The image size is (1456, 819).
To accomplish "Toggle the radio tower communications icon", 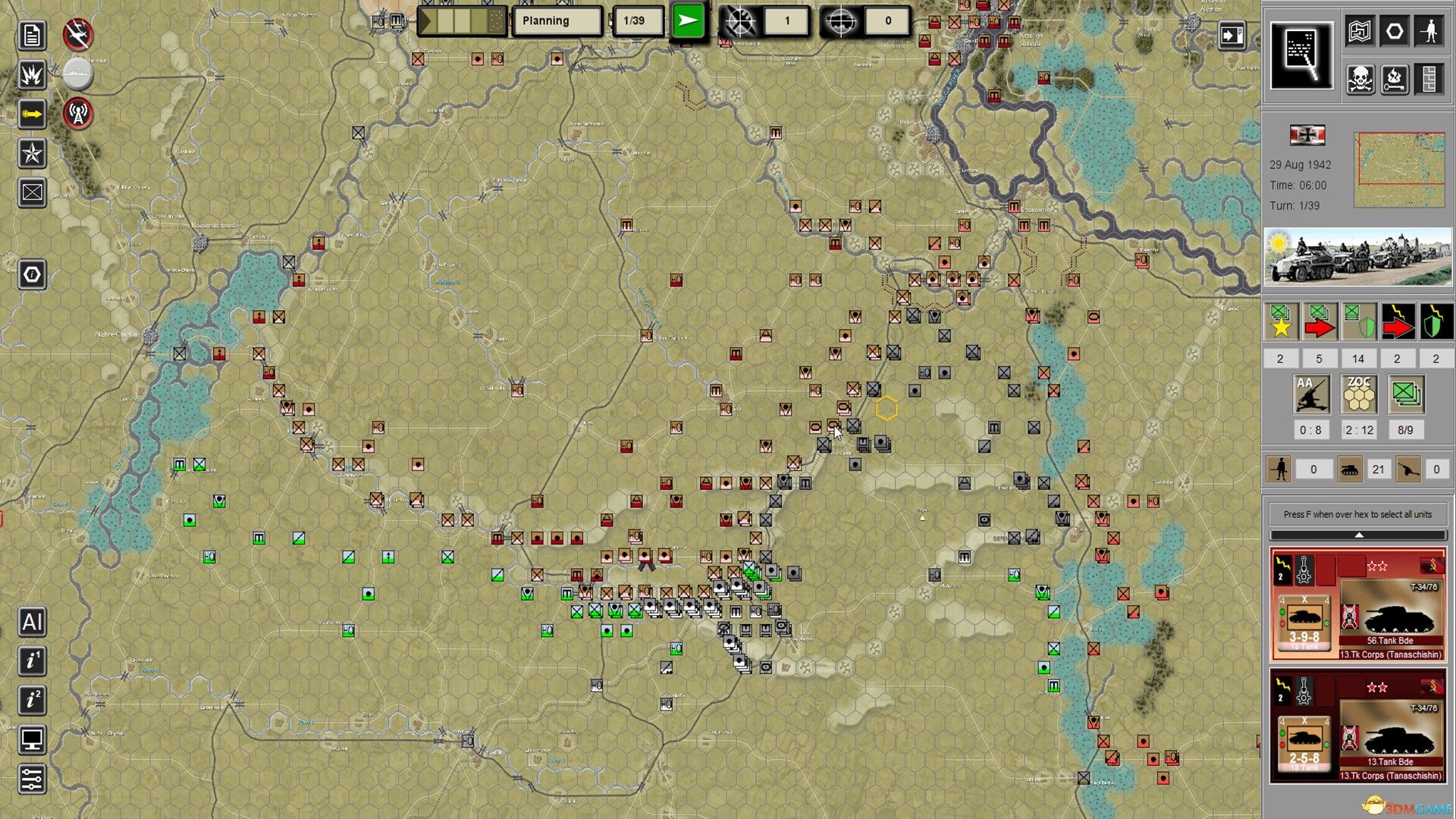I will [77, 115].
